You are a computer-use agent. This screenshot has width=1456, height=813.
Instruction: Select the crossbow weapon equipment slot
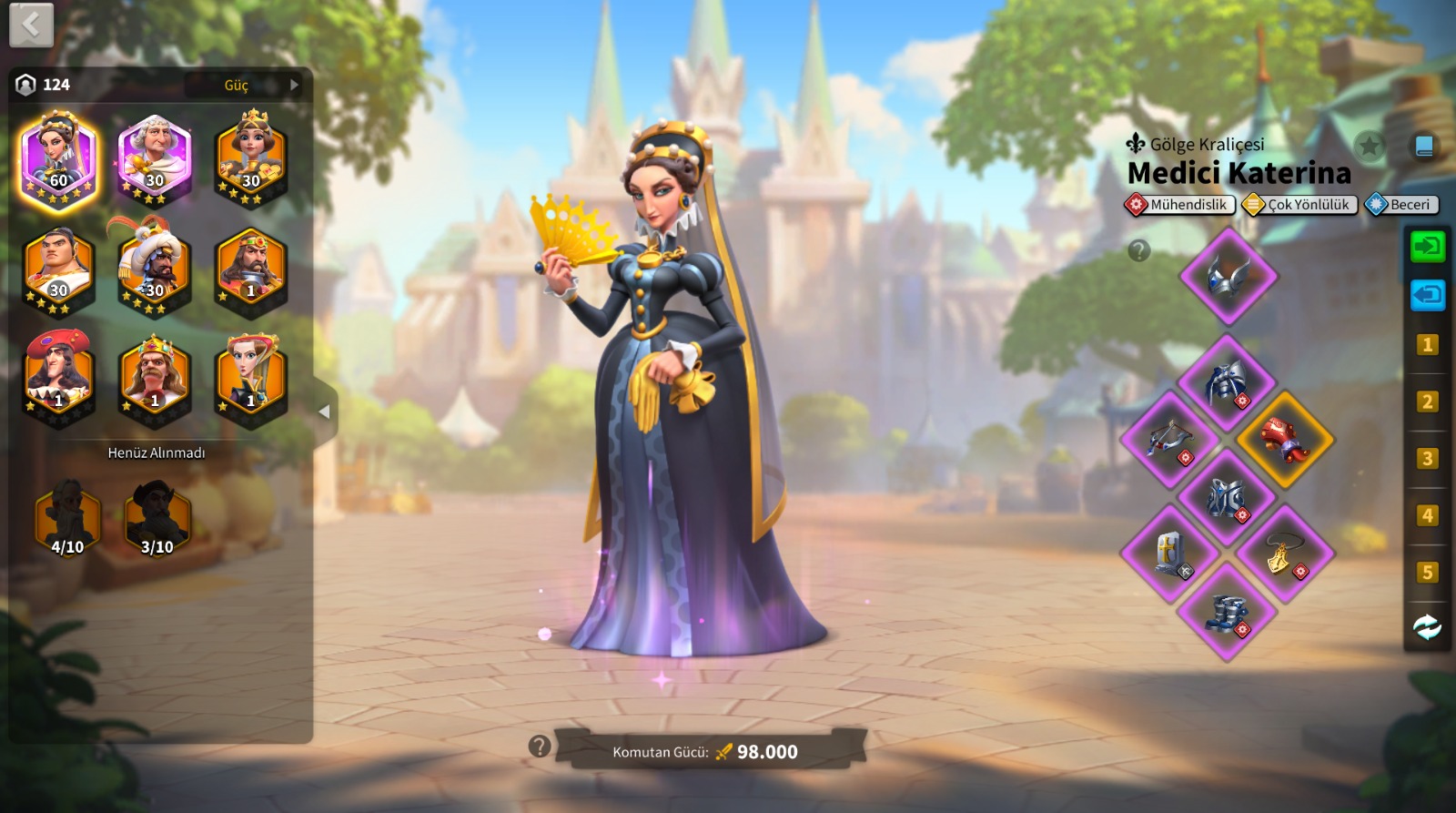(x=1169, y=440)
